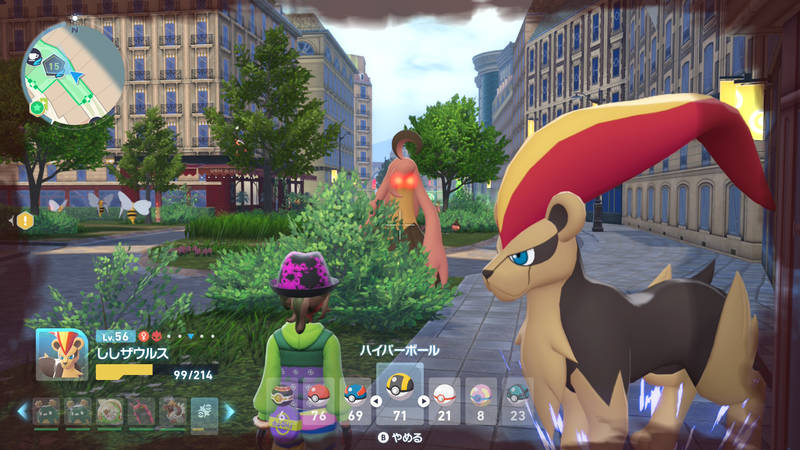Select the Pyroar portrait in party panel
Screen dimensions: 800x450
(x=62, y=355)
